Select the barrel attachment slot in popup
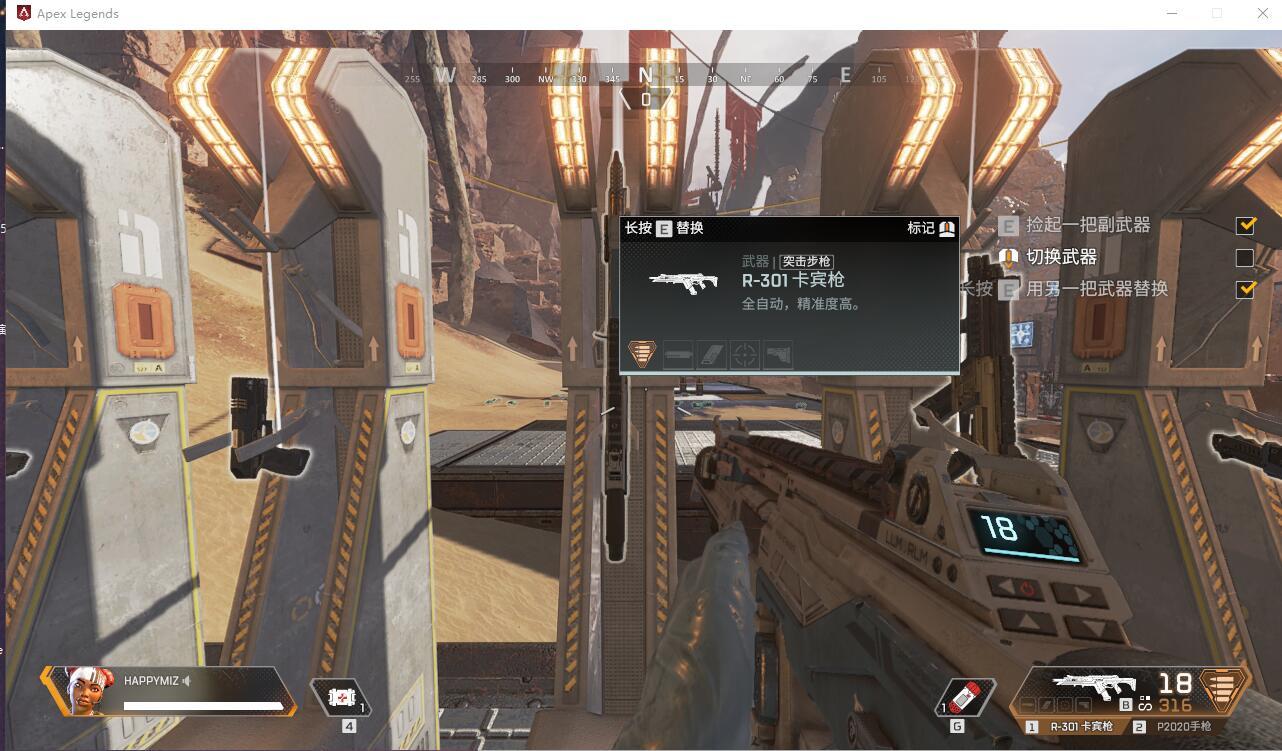The image size is (1282, 751). (678, 354)
